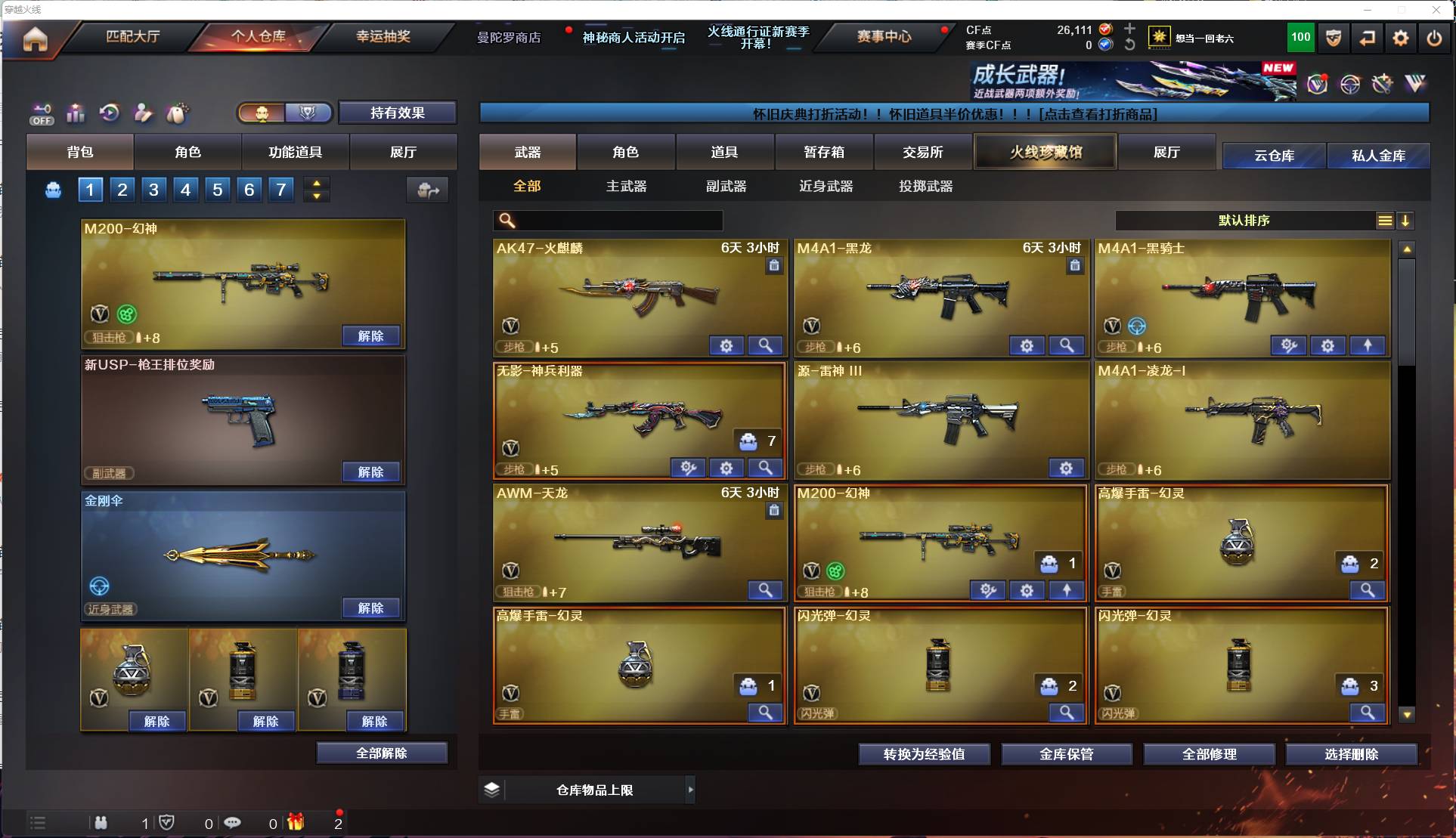
Task: Toggle the OFF key switch above 背包
Action: pyautogui.click(x=42, y=113)
